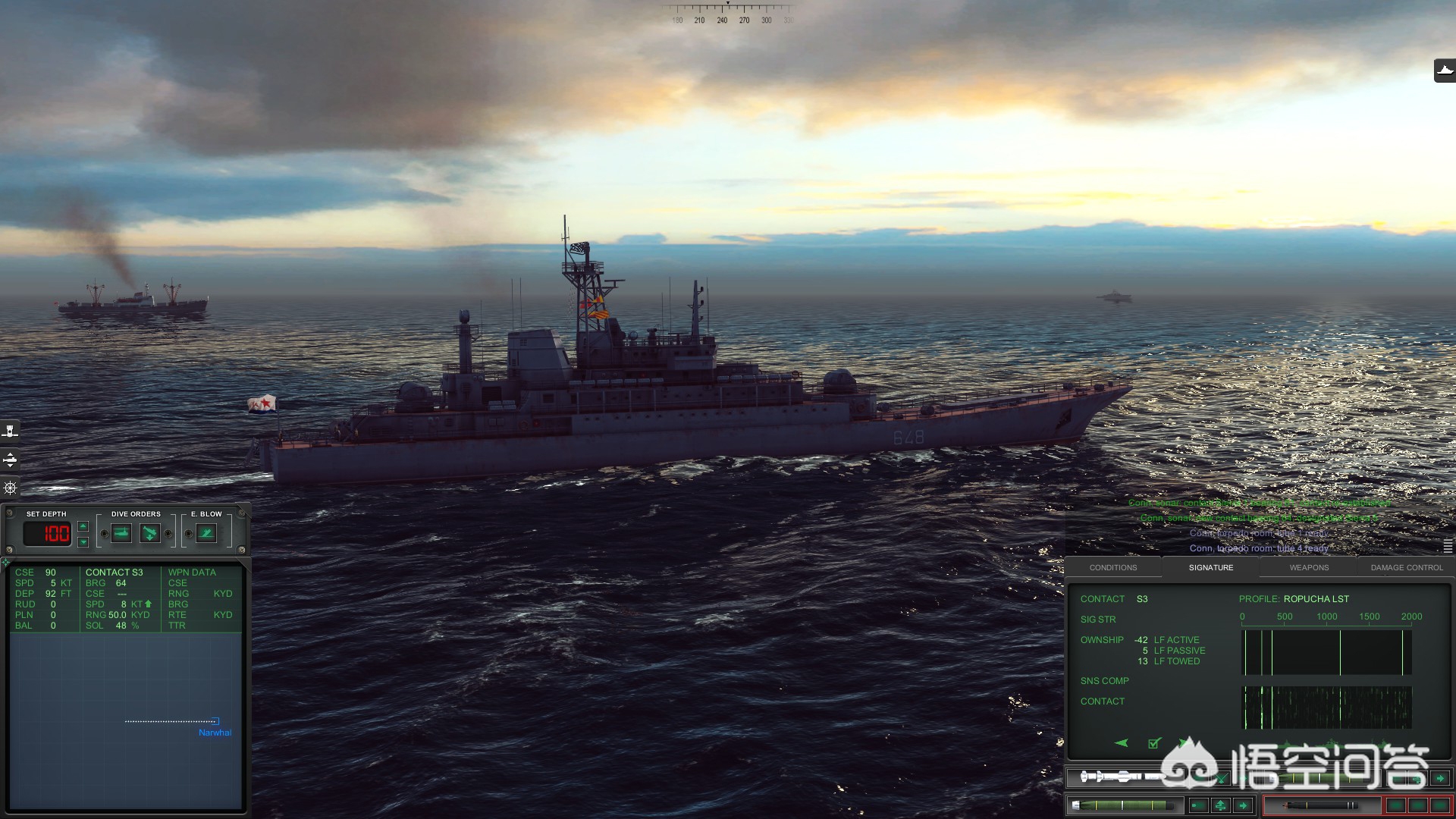Viewport: 1456px width, 819px height.
Task: Trigger the E. Blow emergency surface
Action: click(206, 533)
